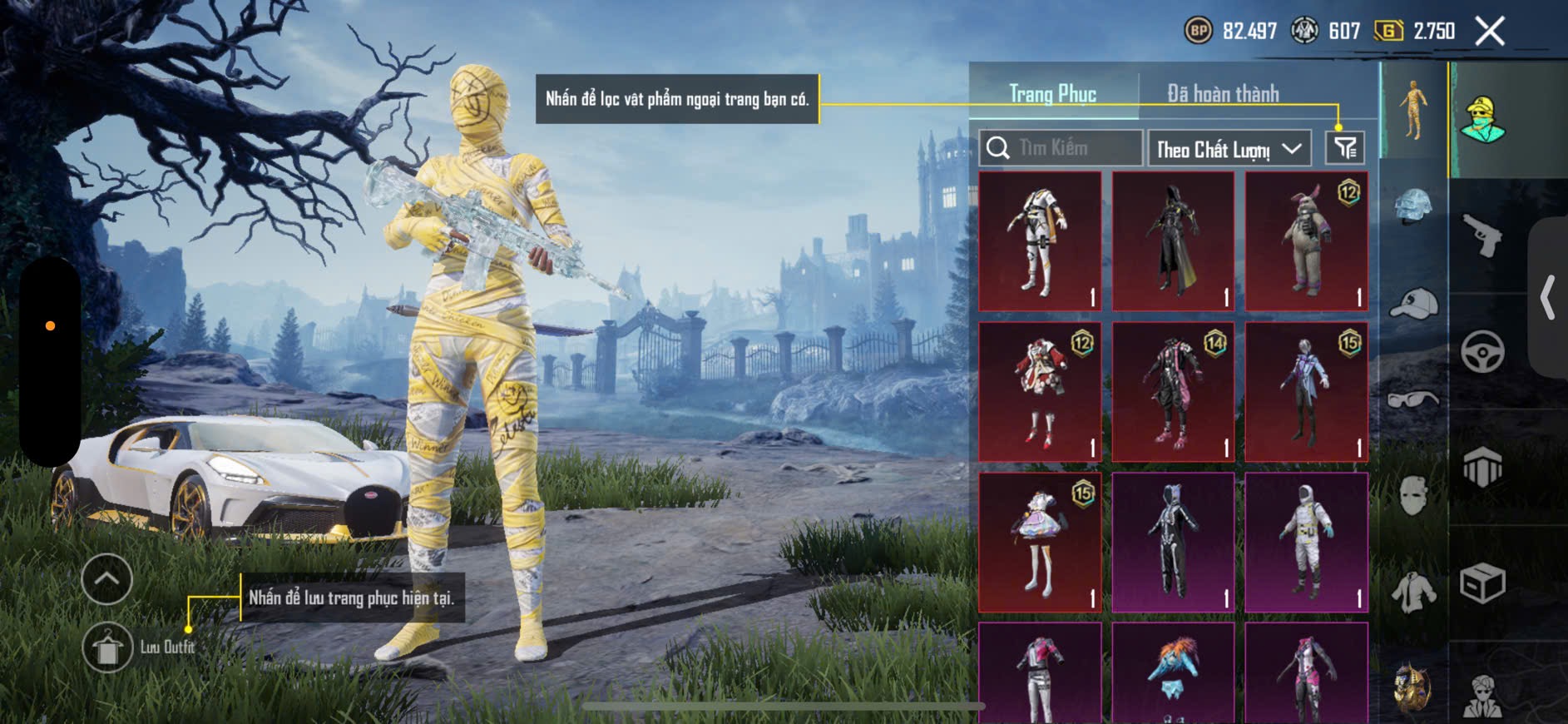
Task: Switch to the Trang Phục tab
Action: 1052,93
